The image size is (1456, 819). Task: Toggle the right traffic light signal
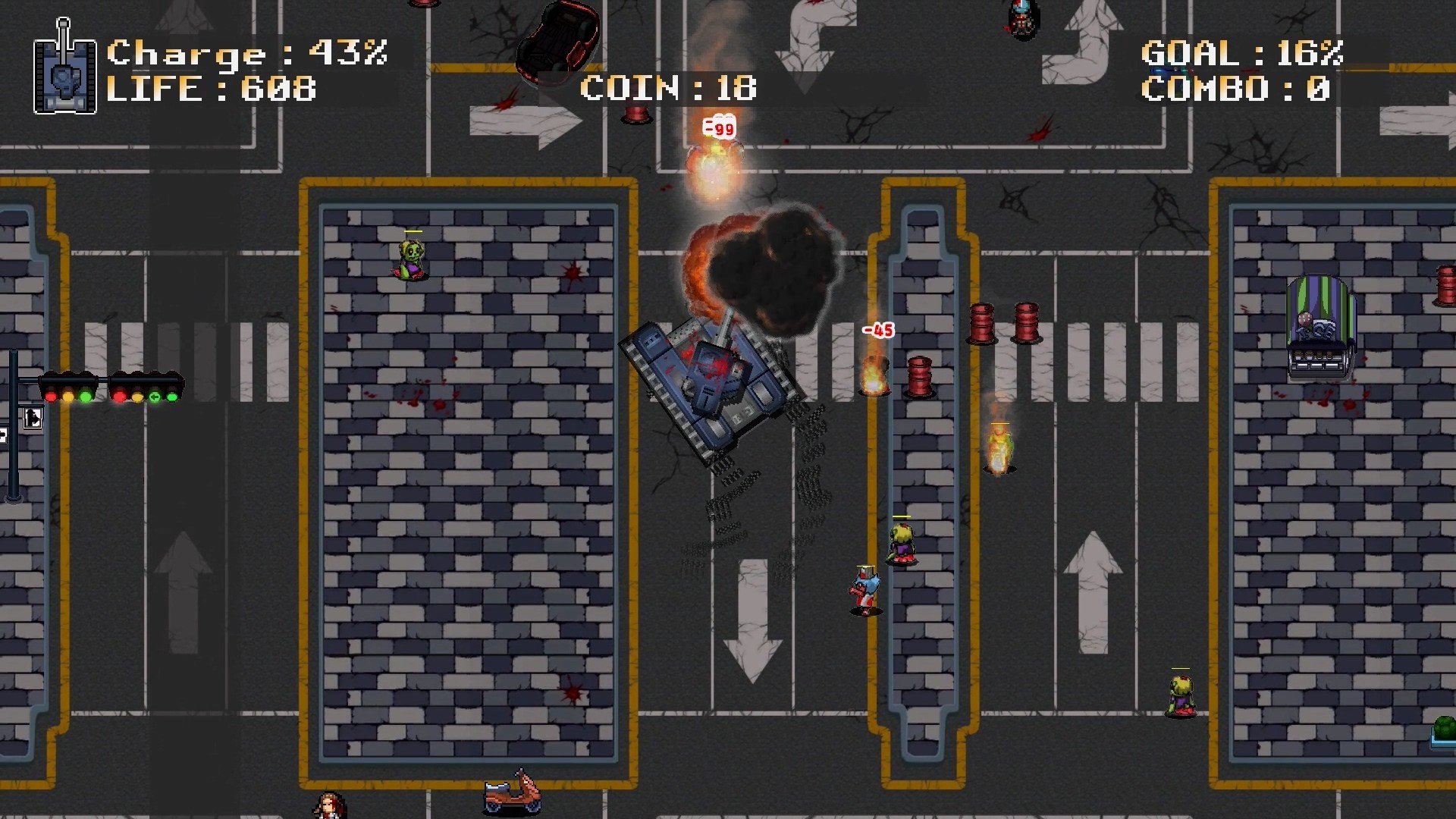[x=146, y=388]
